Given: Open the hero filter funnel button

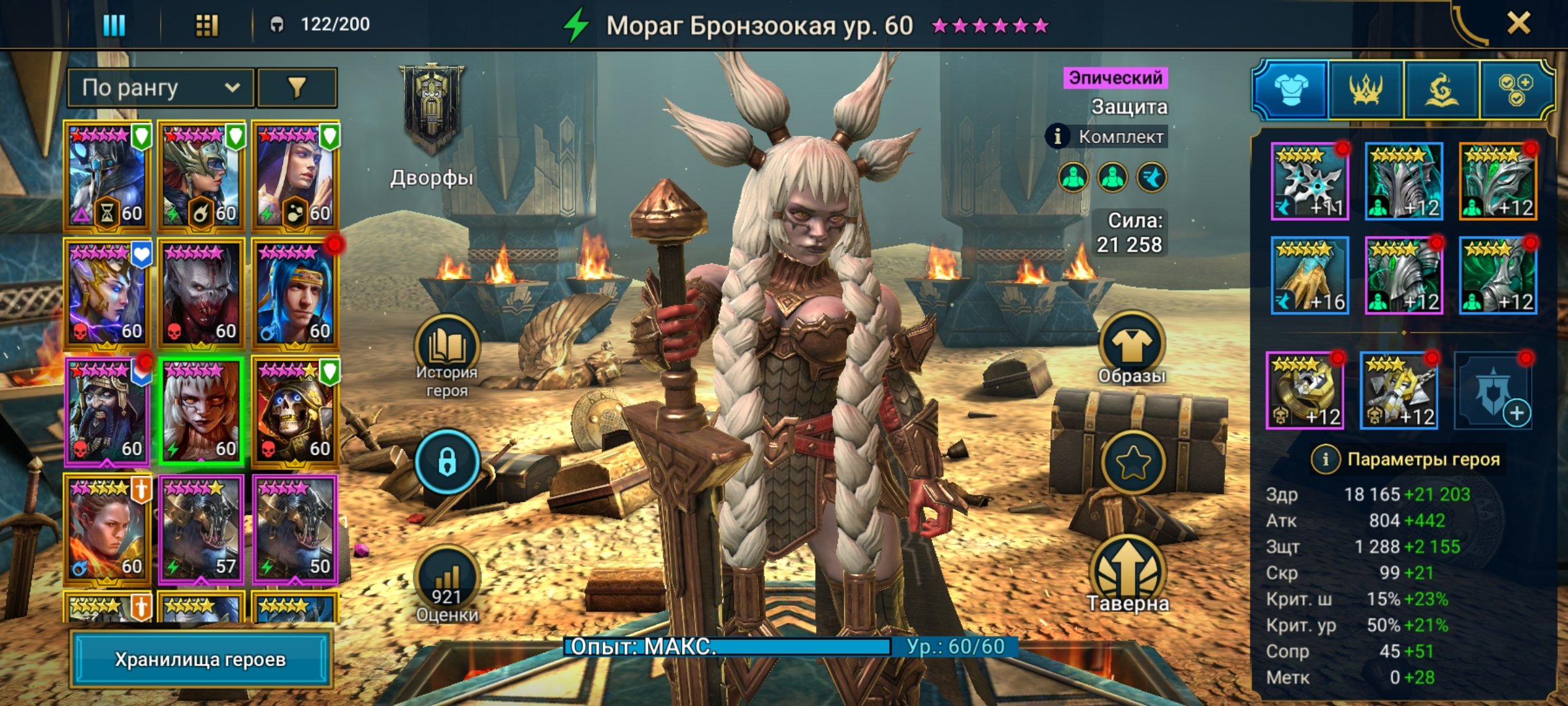Looking at the screenshot, I should (x=297, y=88).
